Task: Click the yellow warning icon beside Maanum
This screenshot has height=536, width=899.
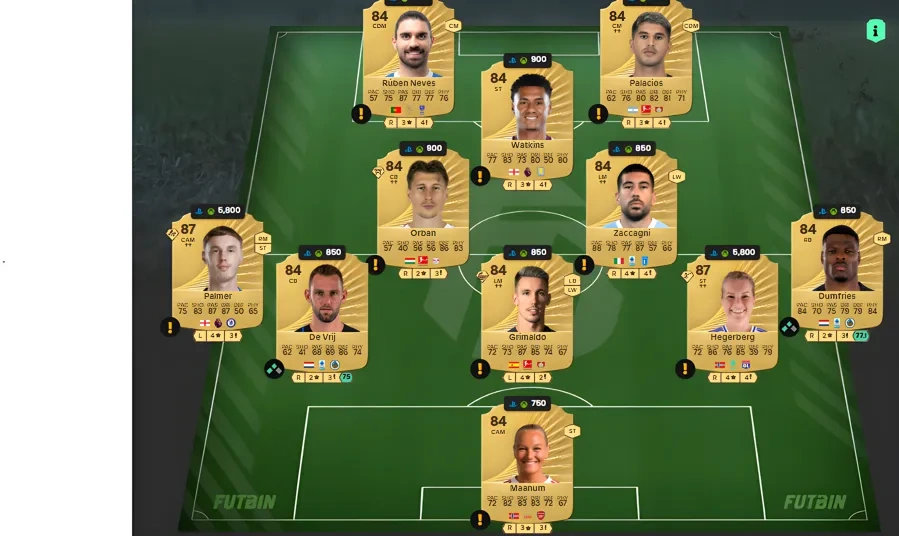Action: pyautogui.click(x=480, y=519)
